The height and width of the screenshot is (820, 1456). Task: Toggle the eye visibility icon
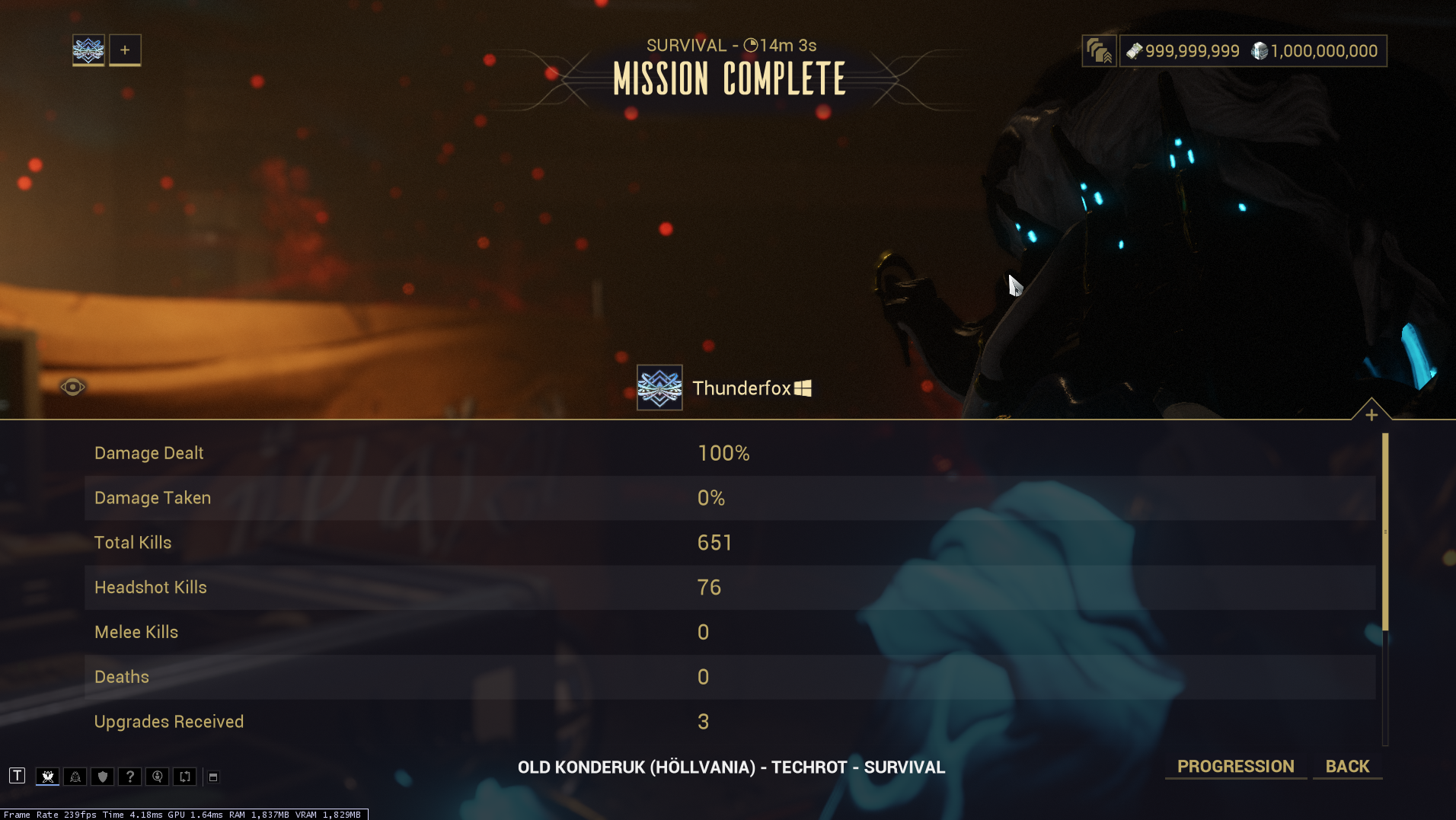pyautogui.click(x=72, y=387)
